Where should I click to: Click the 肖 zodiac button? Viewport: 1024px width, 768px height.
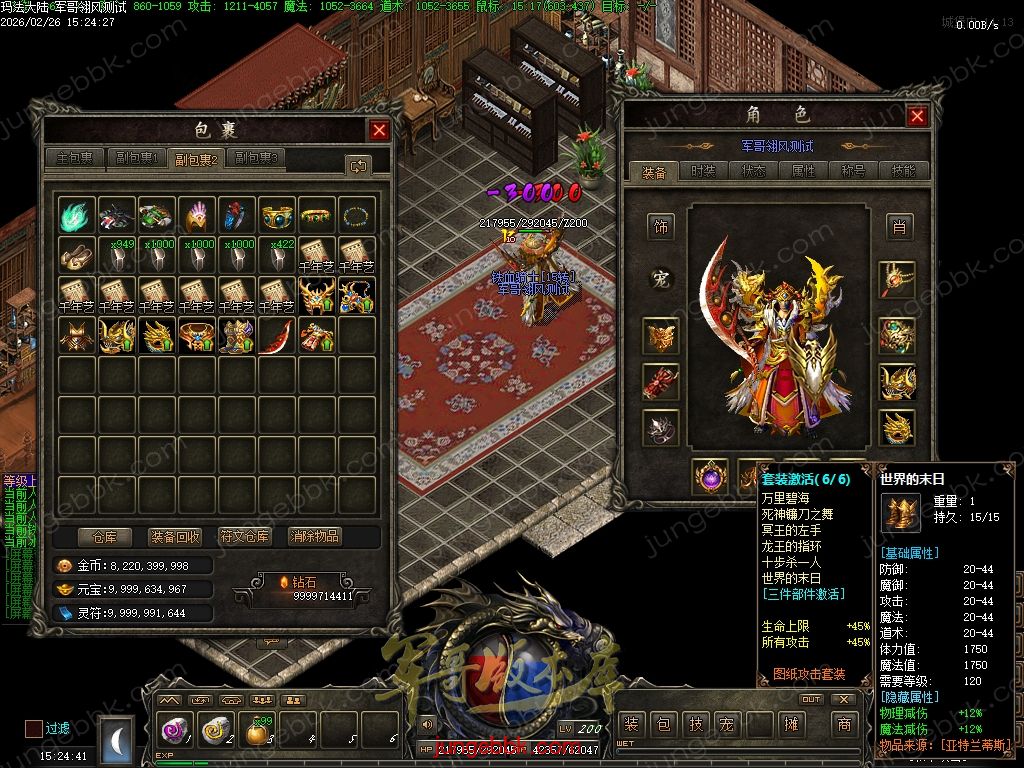point(899,227)
